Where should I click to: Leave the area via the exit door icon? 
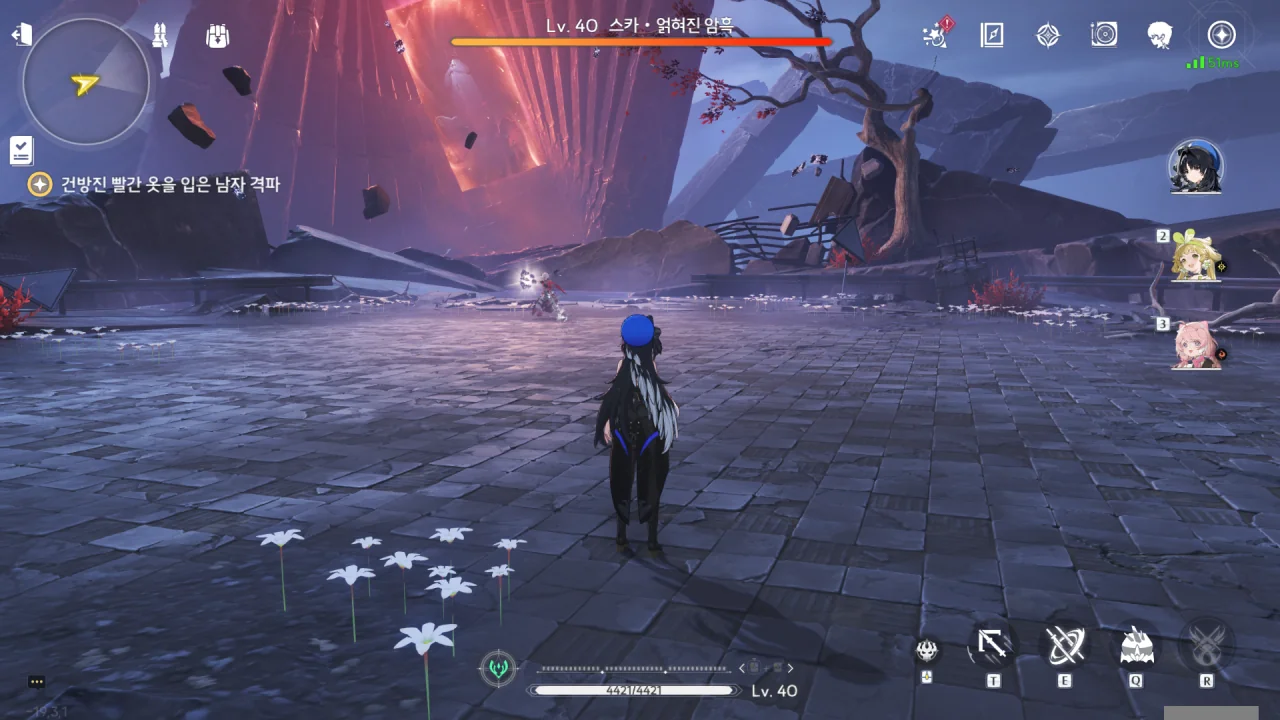pos(22,35)
